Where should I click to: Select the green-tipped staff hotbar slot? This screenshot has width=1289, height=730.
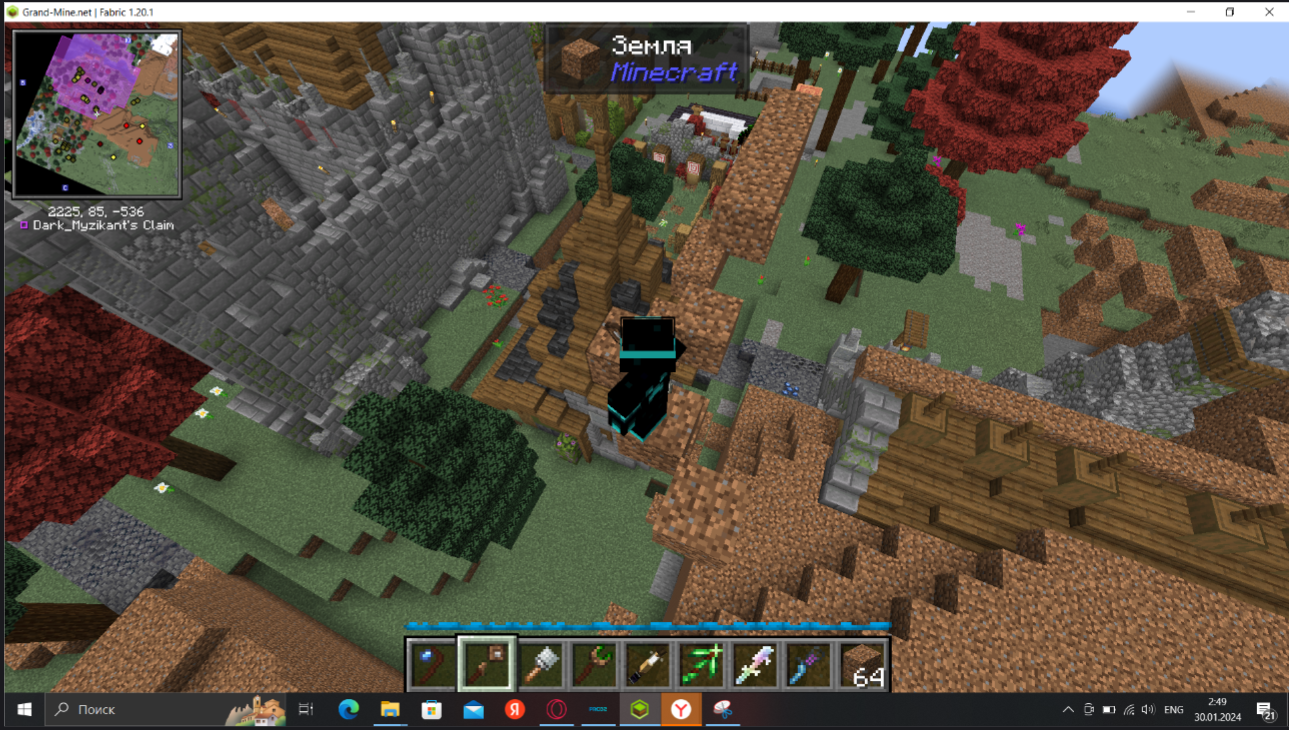click(x=595, y=665)
